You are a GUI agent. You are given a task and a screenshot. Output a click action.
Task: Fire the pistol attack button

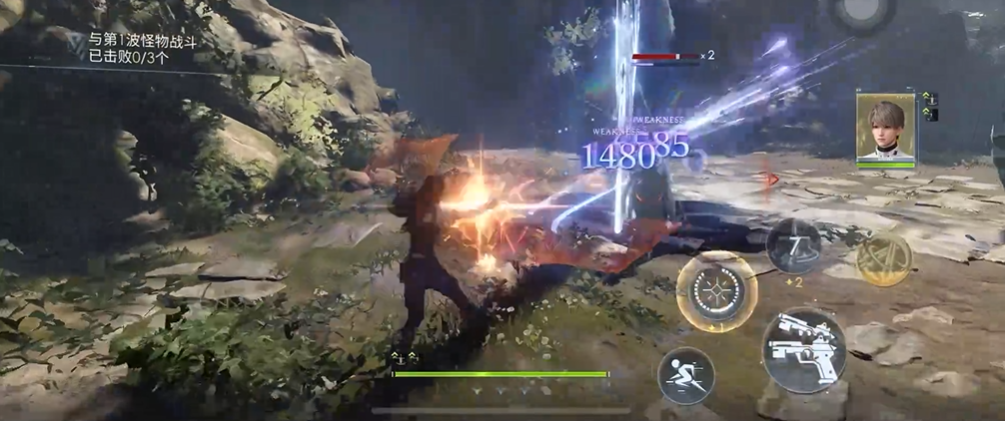[804, 348]
